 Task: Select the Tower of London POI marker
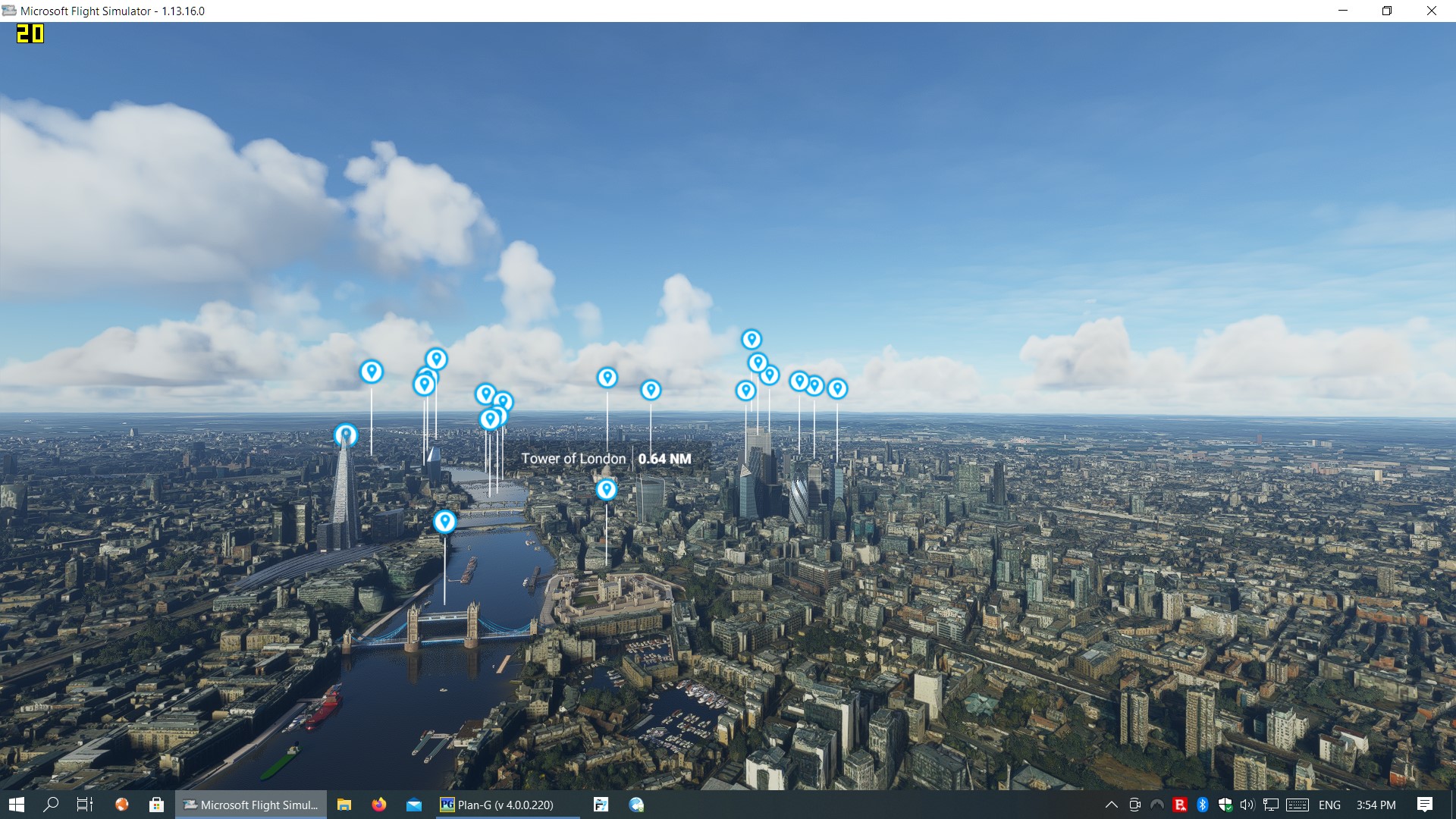(x=606, y=490)
